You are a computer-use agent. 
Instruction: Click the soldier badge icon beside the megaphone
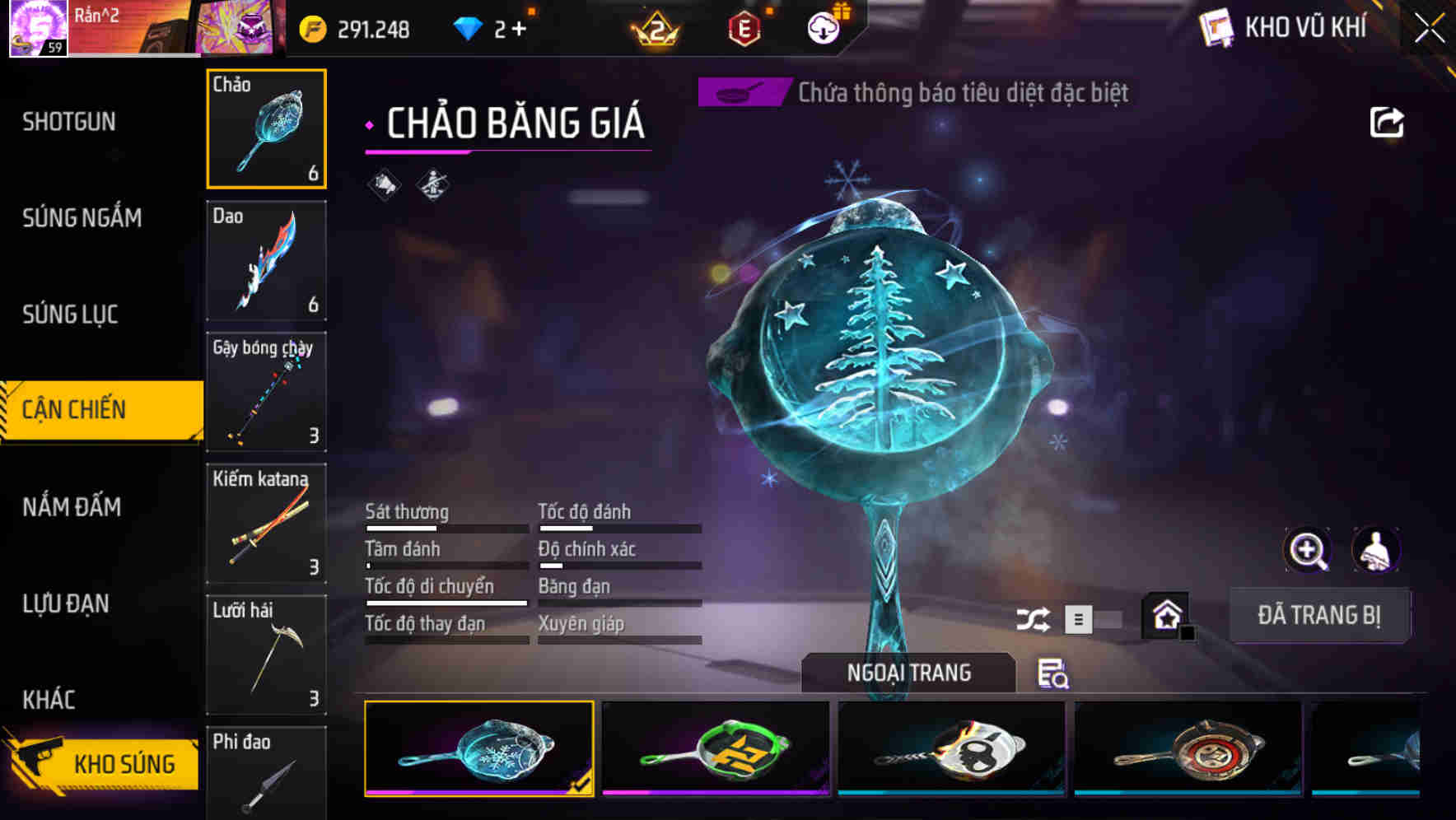(x=432, y=183)
